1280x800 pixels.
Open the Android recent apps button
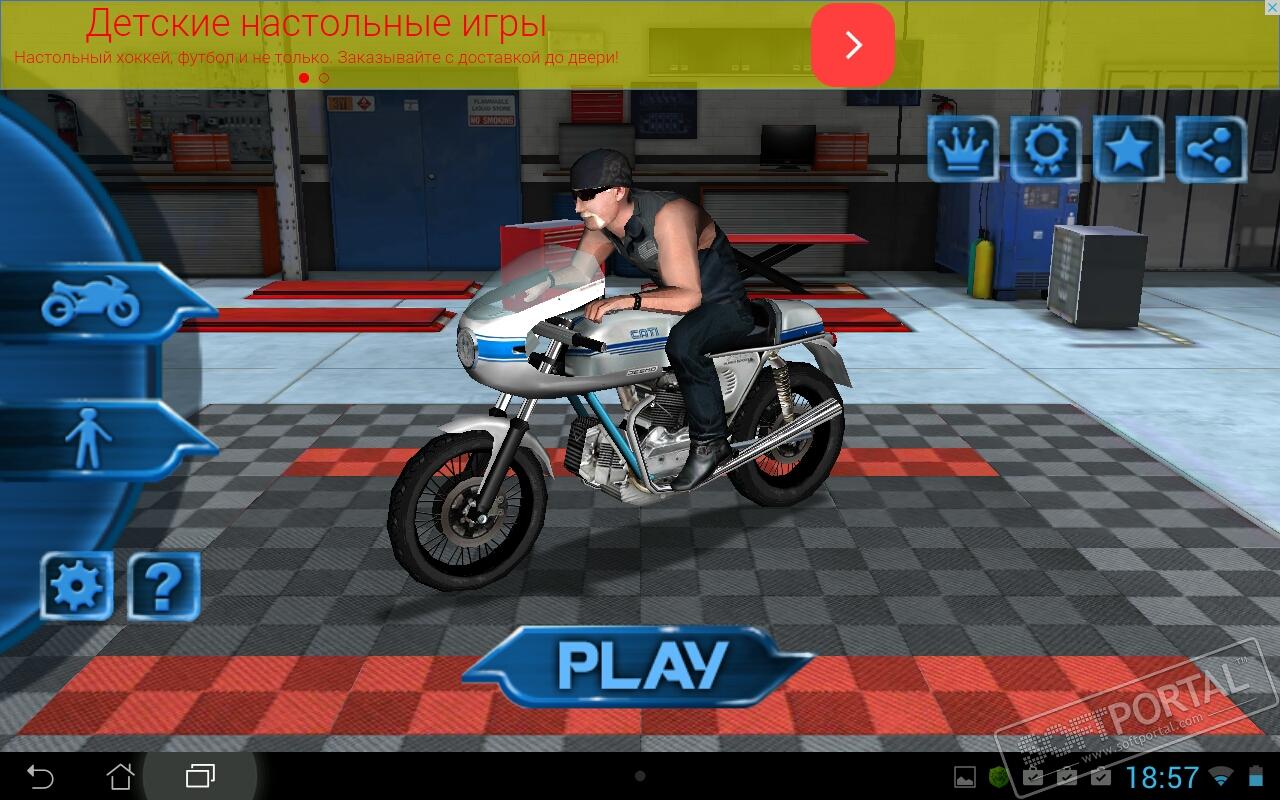tap(200, 776)
